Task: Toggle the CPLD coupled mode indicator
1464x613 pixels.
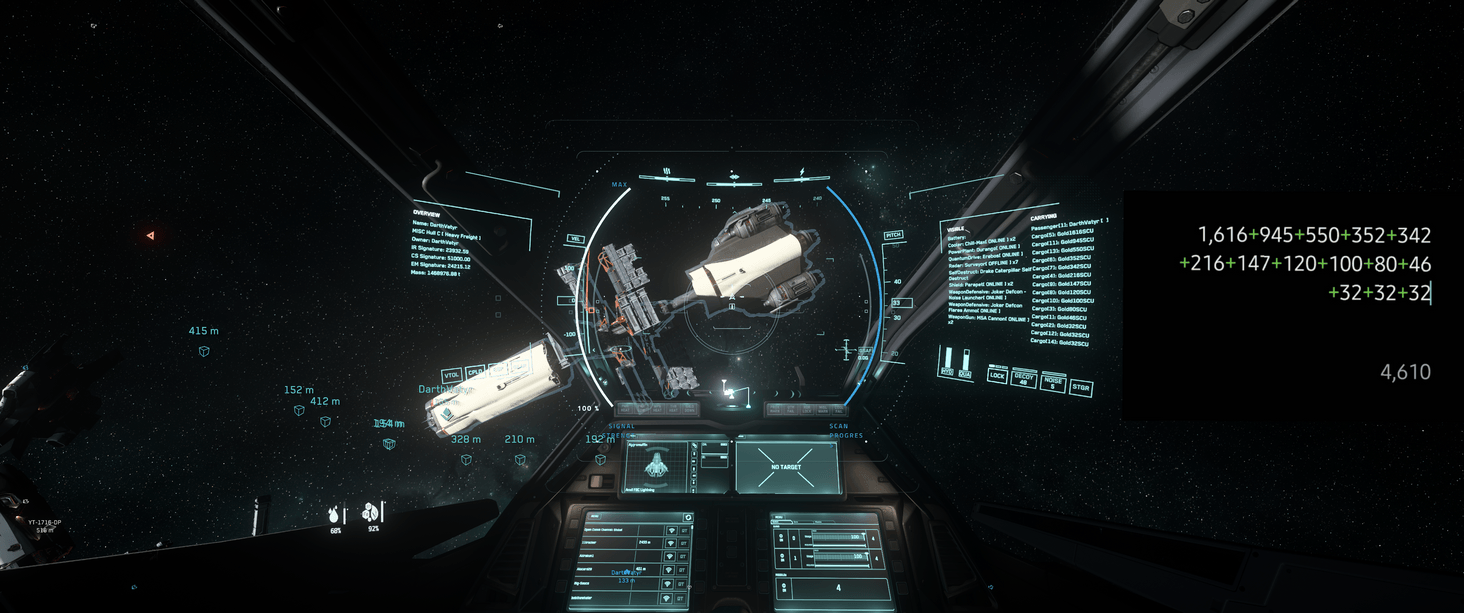Action: [474, 371]
